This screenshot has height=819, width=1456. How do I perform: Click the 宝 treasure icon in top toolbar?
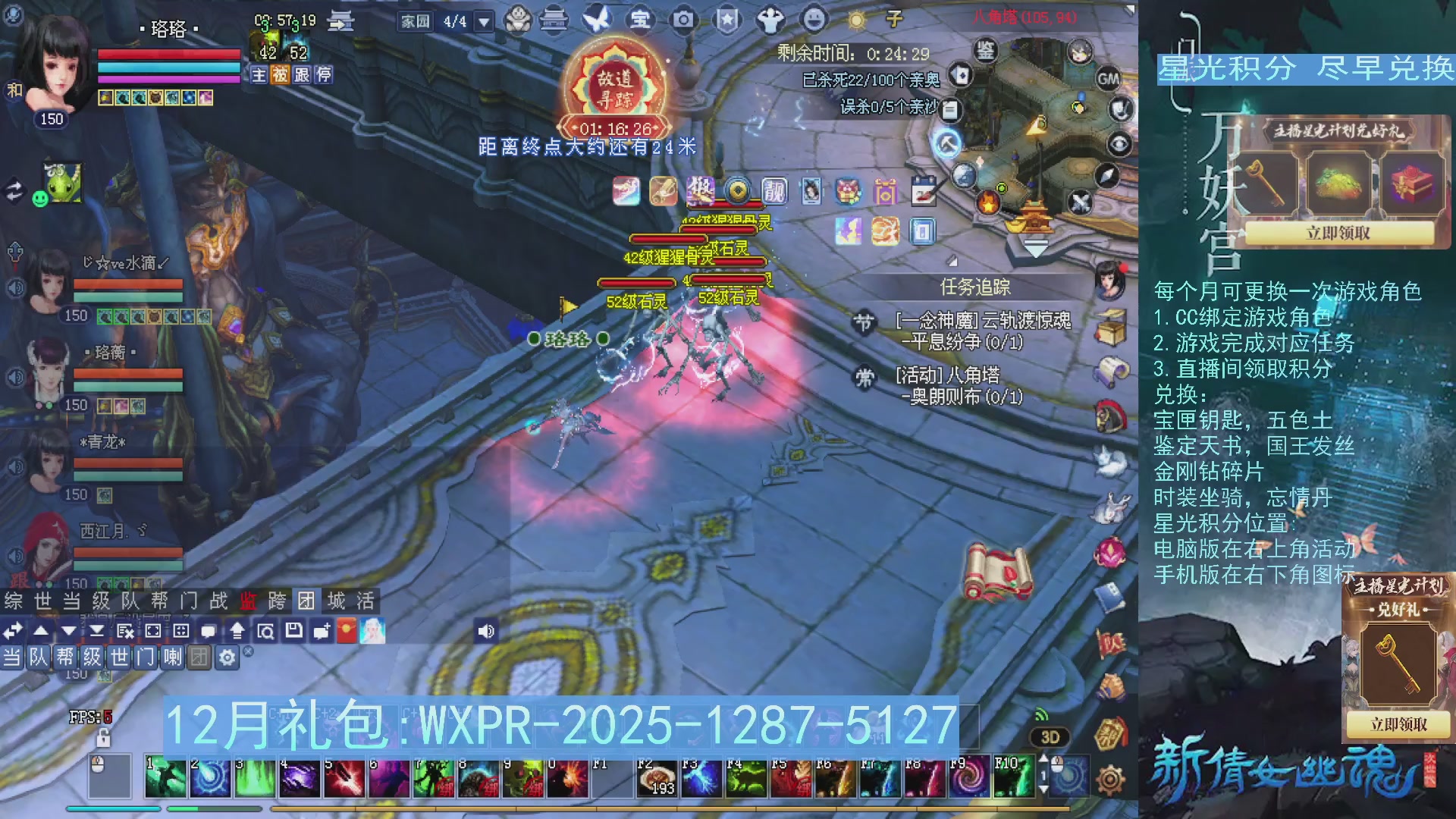tap(639, 20)
